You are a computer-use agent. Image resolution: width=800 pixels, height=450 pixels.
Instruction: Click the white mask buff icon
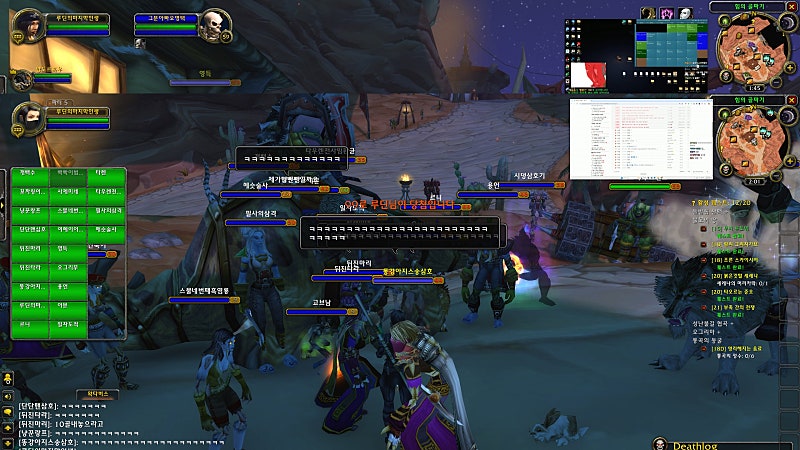pyautogui.click(x=685, y=13)
